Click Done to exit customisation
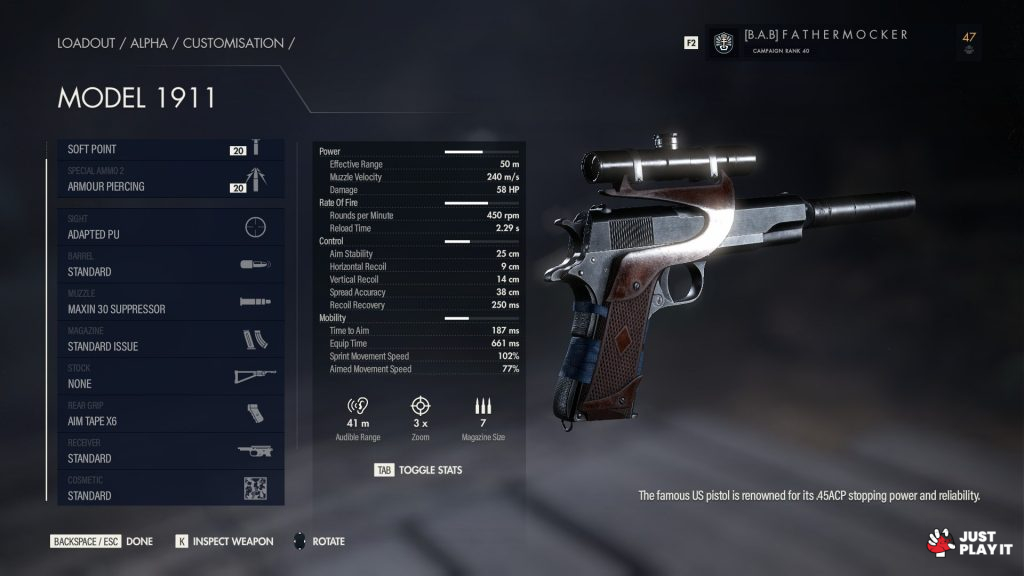The height and width of the screenshot is (576, 1024). (x=102, y=541)
